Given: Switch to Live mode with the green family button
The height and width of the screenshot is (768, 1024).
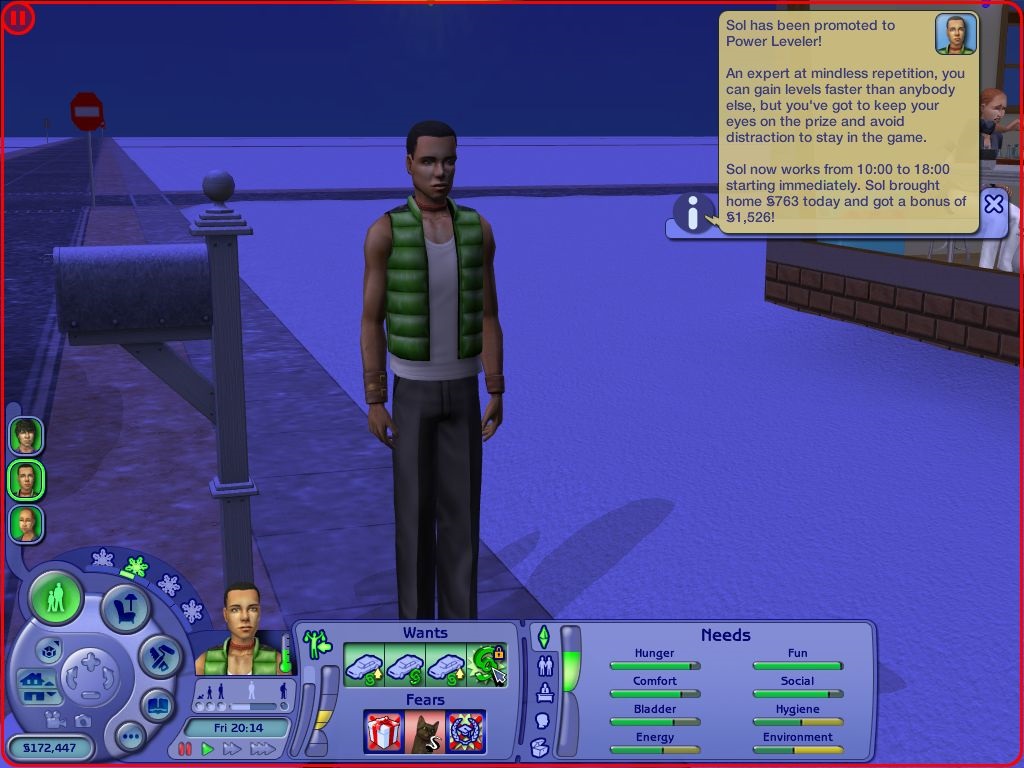Looking at the screenshot, I should click(x=56, y=599).
